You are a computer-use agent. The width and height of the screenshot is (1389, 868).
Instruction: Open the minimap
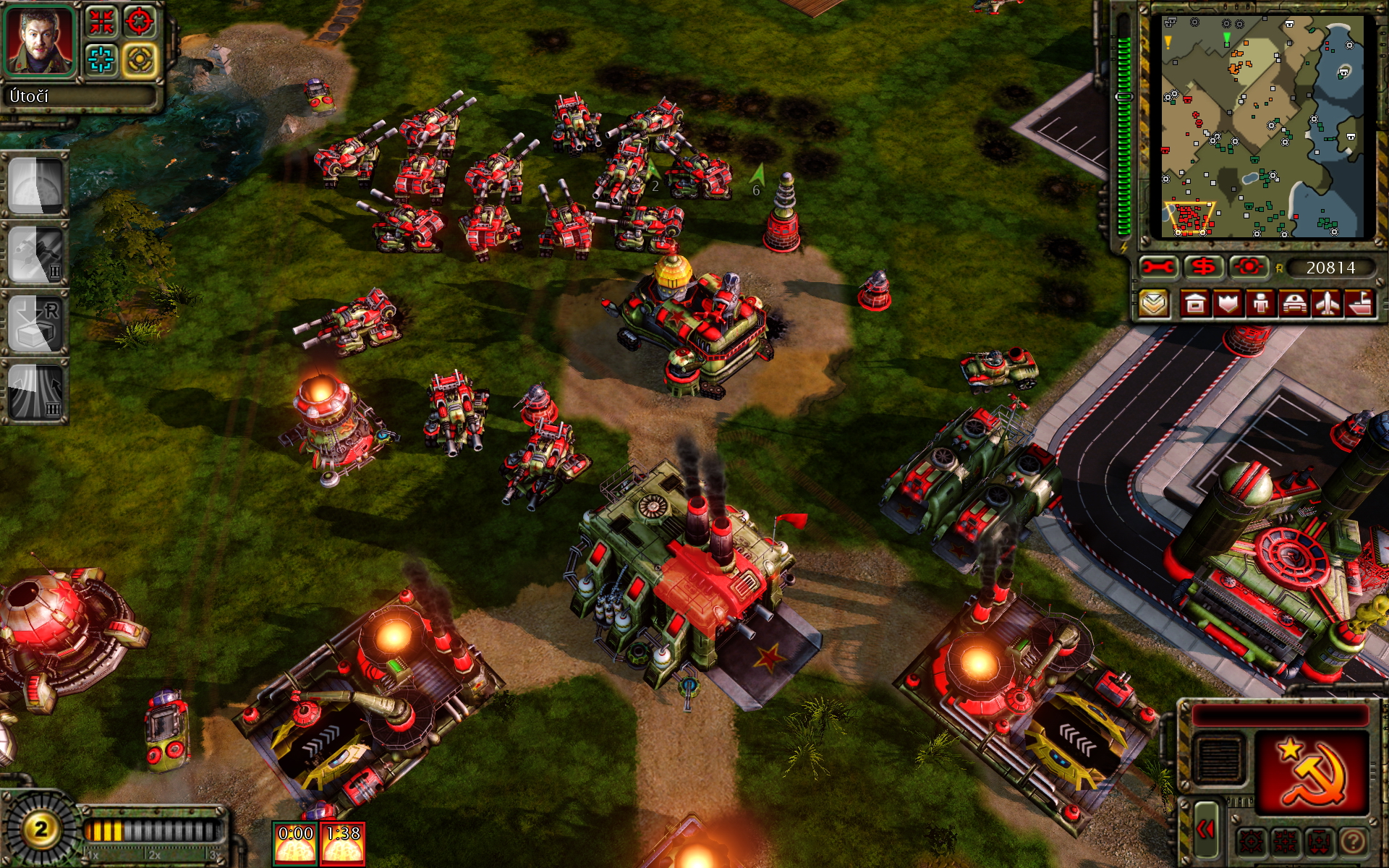[x=1262, y=127]
